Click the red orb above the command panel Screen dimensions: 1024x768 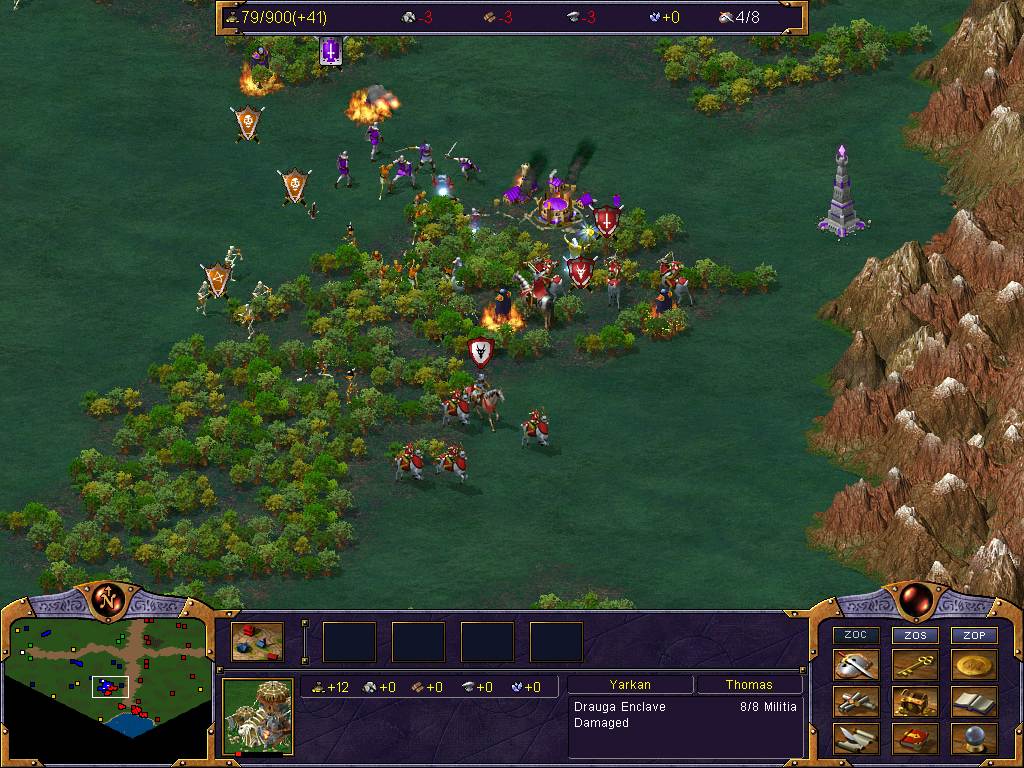pos(915,600)
